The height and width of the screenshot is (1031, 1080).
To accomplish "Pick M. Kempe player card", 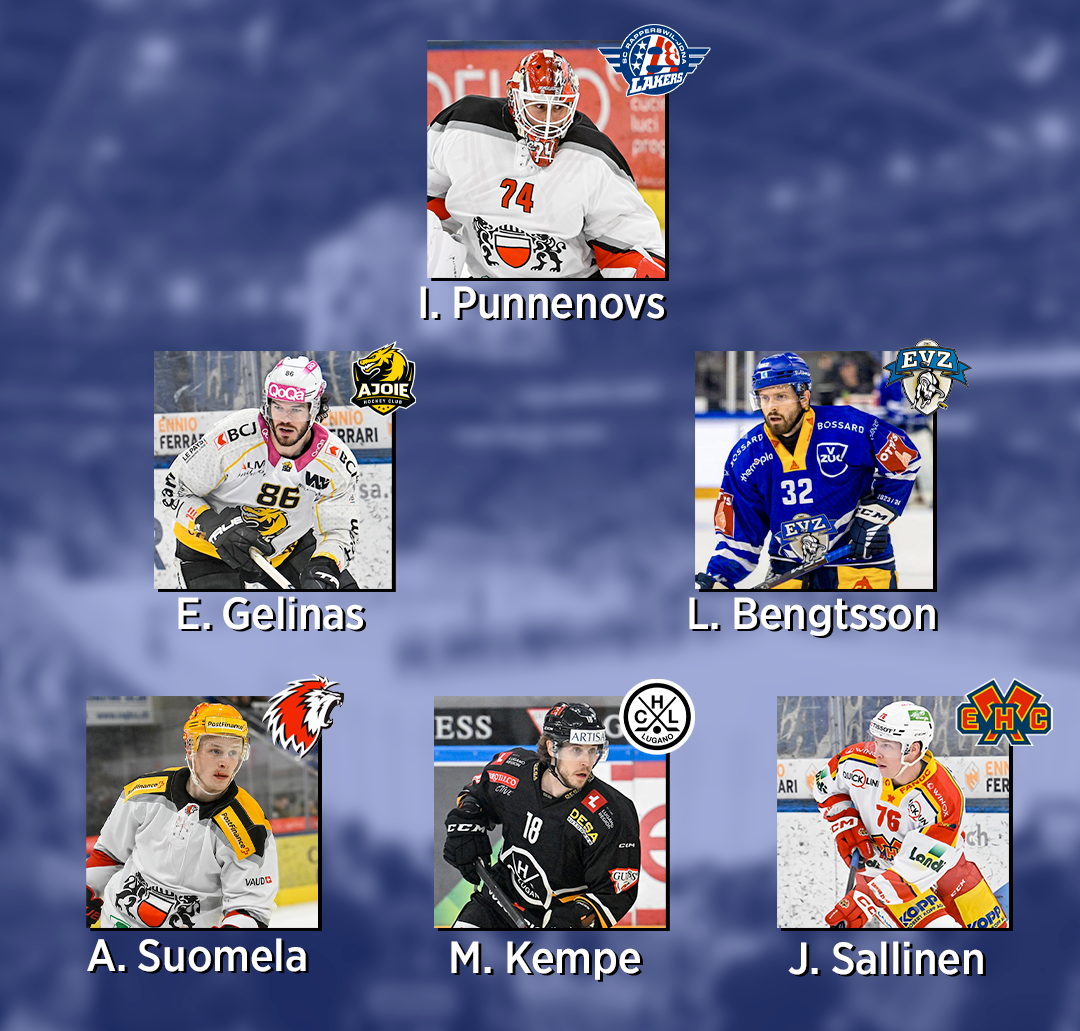I will click(x=550, y=812).
